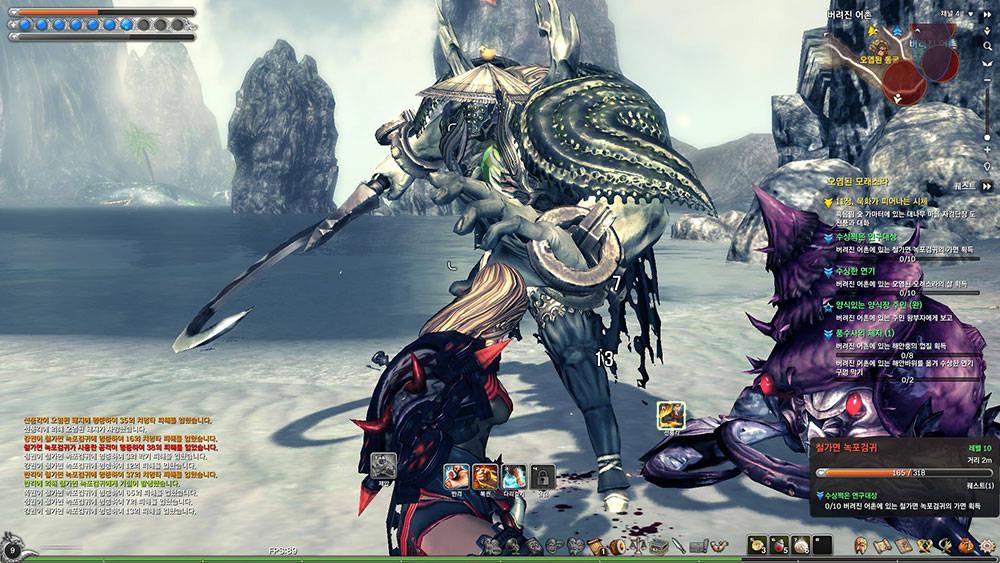Use the 폭권 fist skill

486,476
